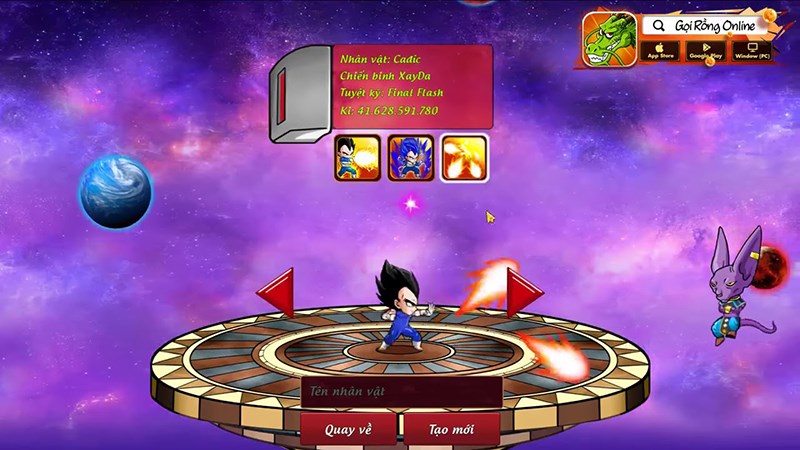Viewport: 800px width, 450px height.
Task: Select the energy blast skill icon
Action: click(357, 158)
